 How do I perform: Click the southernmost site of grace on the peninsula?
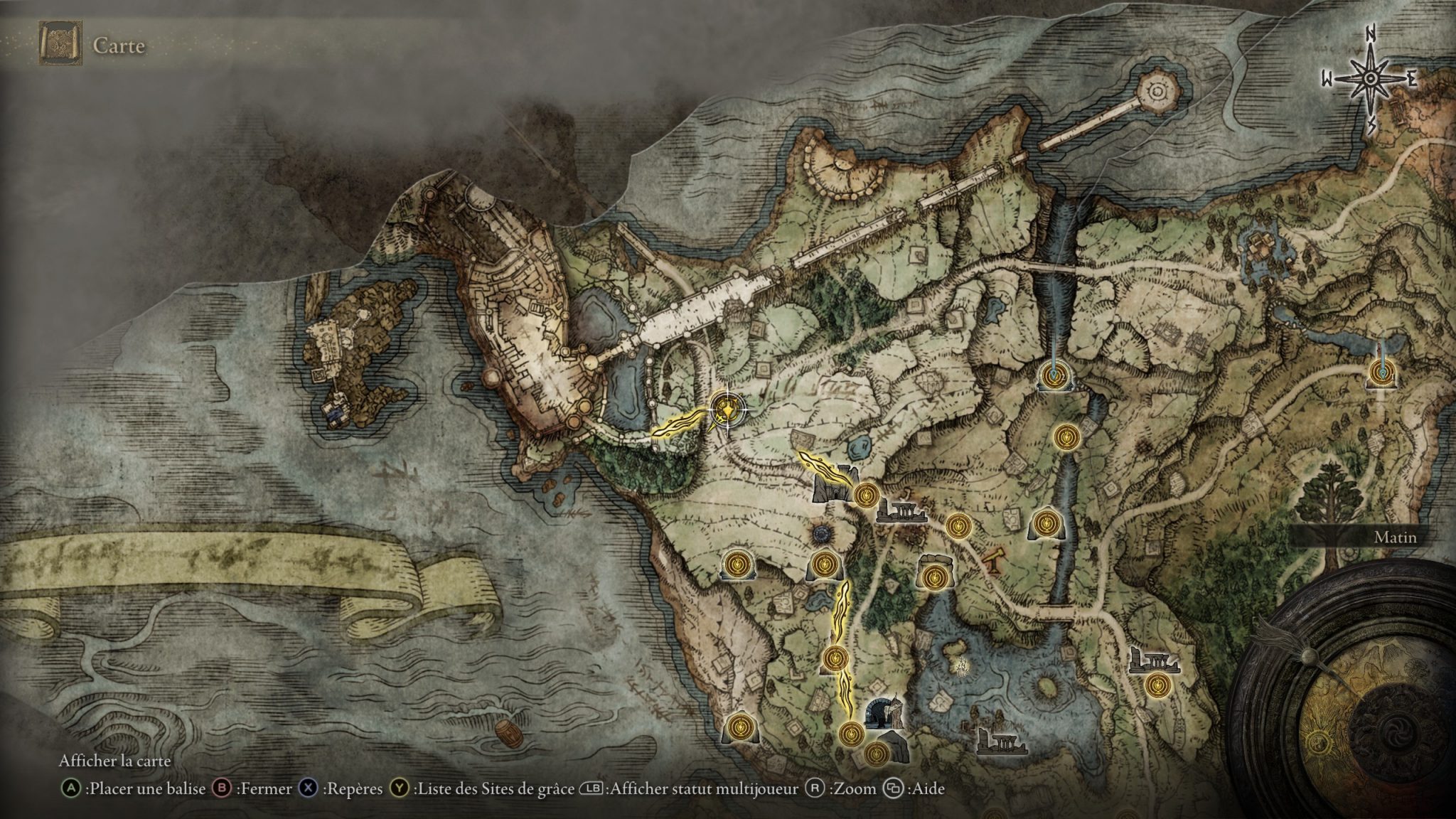coord(877,758)
